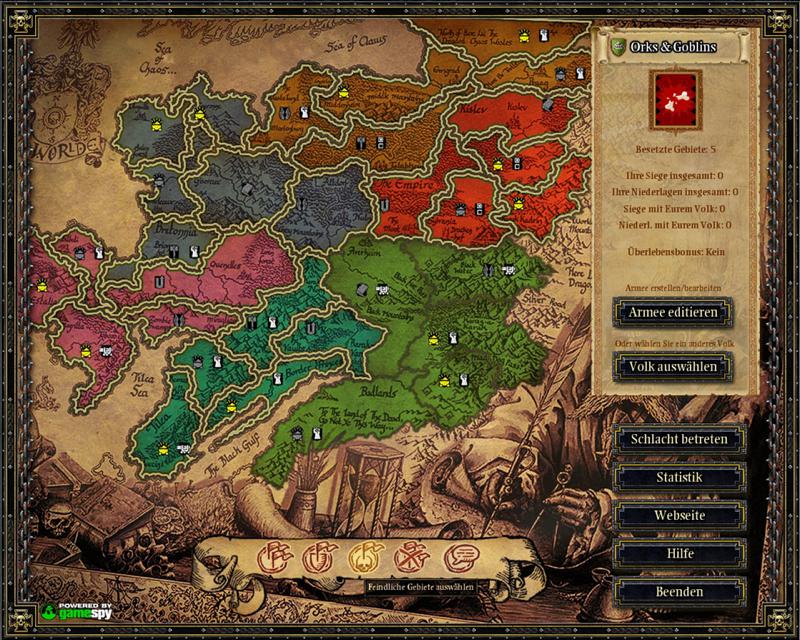
Task: Choose another race via Volk auswählen
Action: click(x=672, y=367)
